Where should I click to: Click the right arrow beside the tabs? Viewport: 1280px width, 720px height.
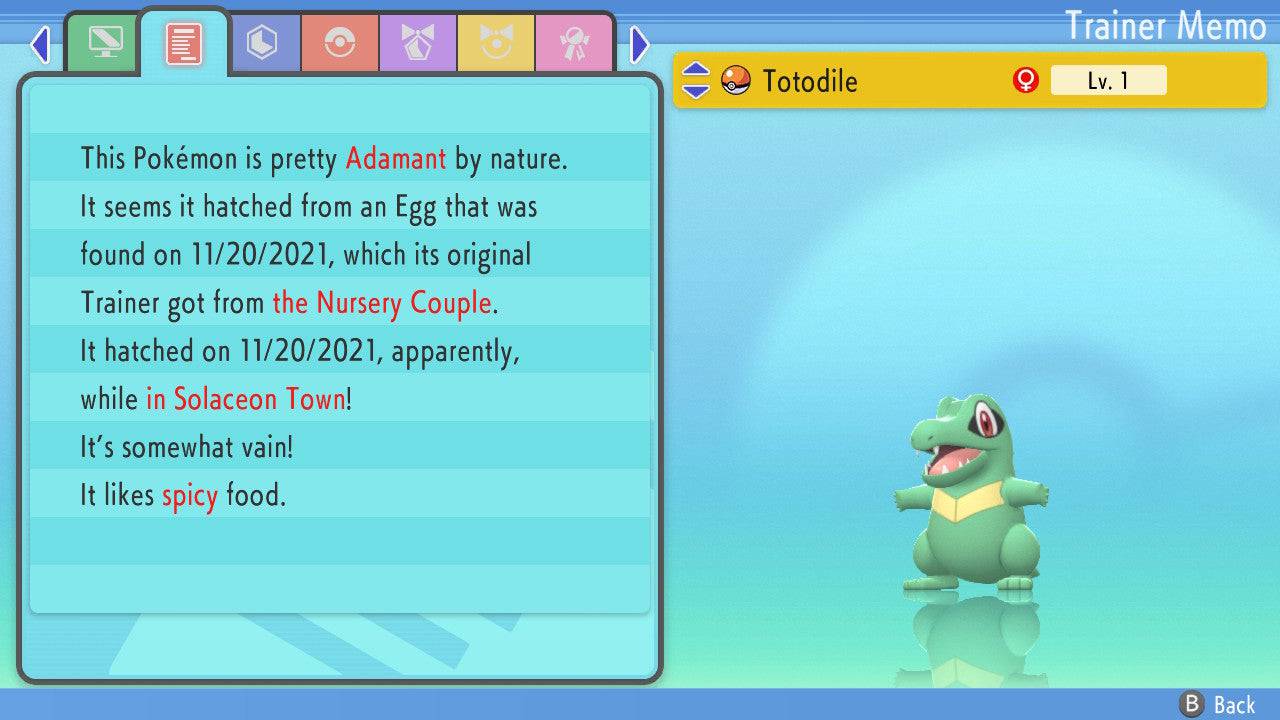[x=640, y=44]
